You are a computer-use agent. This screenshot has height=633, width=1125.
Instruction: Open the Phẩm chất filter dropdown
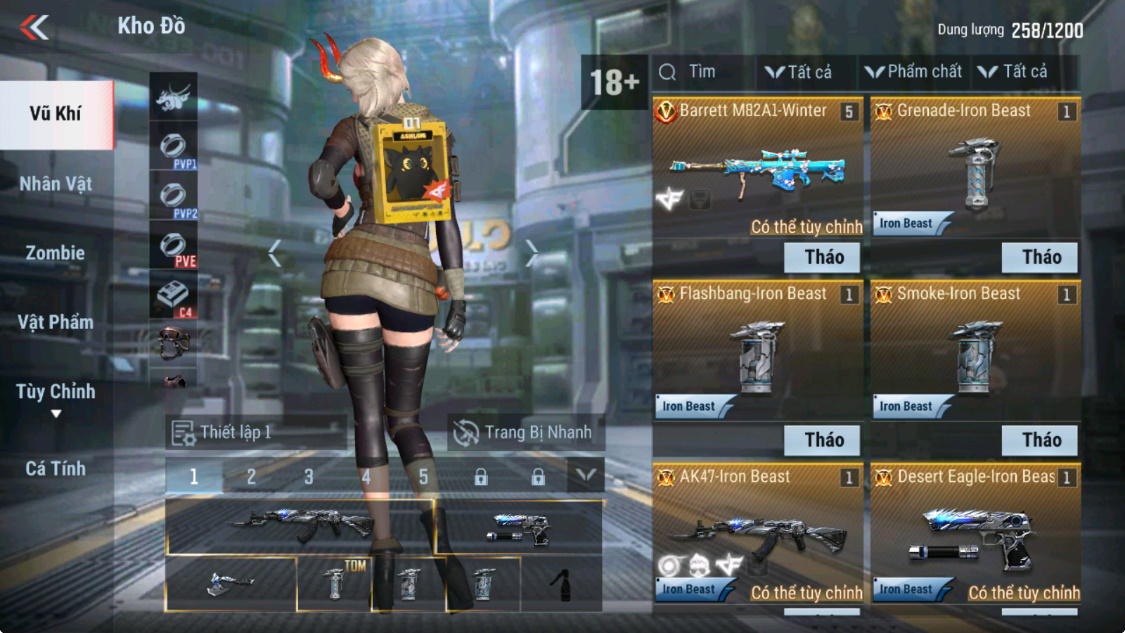[913, 72]
